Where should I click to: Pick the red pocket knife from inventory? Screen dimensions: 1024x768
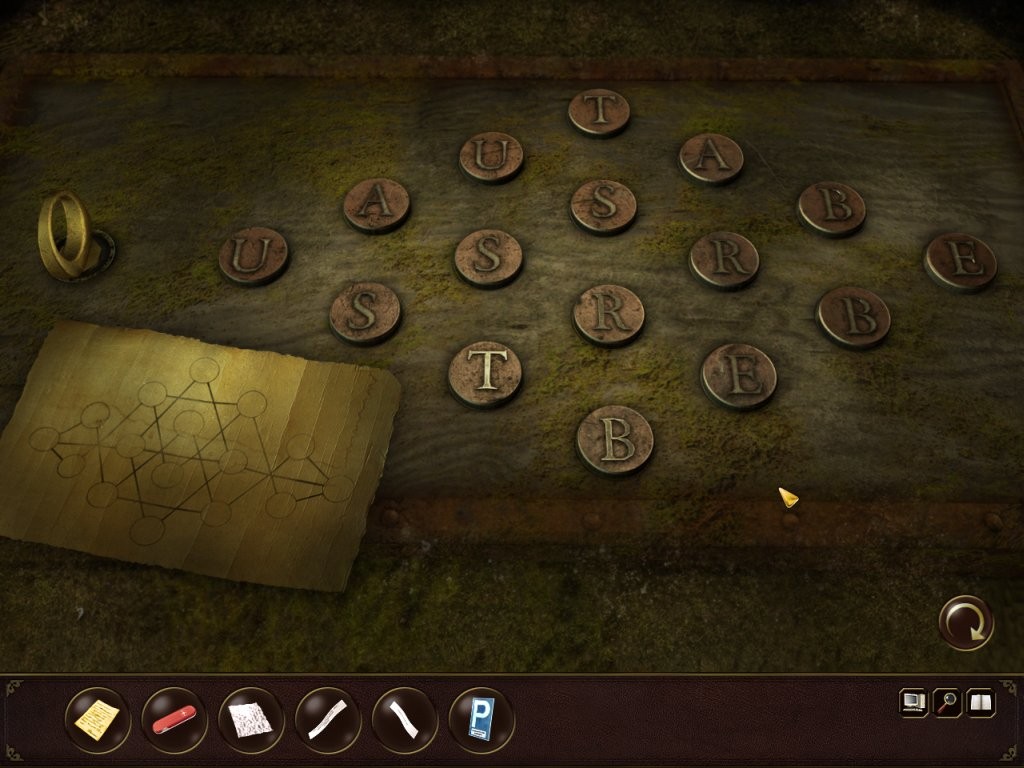[174, 719]
